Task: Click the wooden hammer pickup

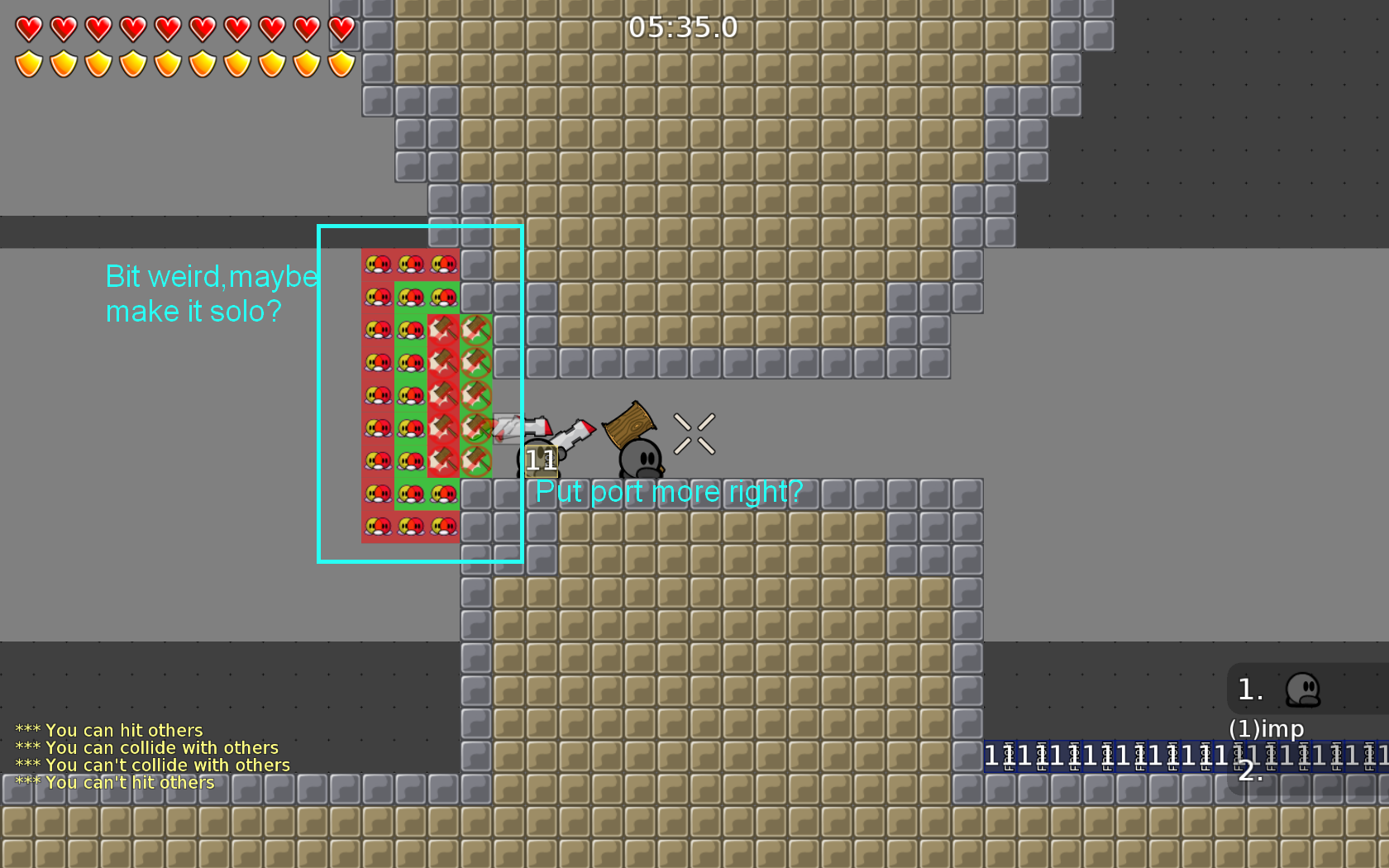Action: [628, 426]
